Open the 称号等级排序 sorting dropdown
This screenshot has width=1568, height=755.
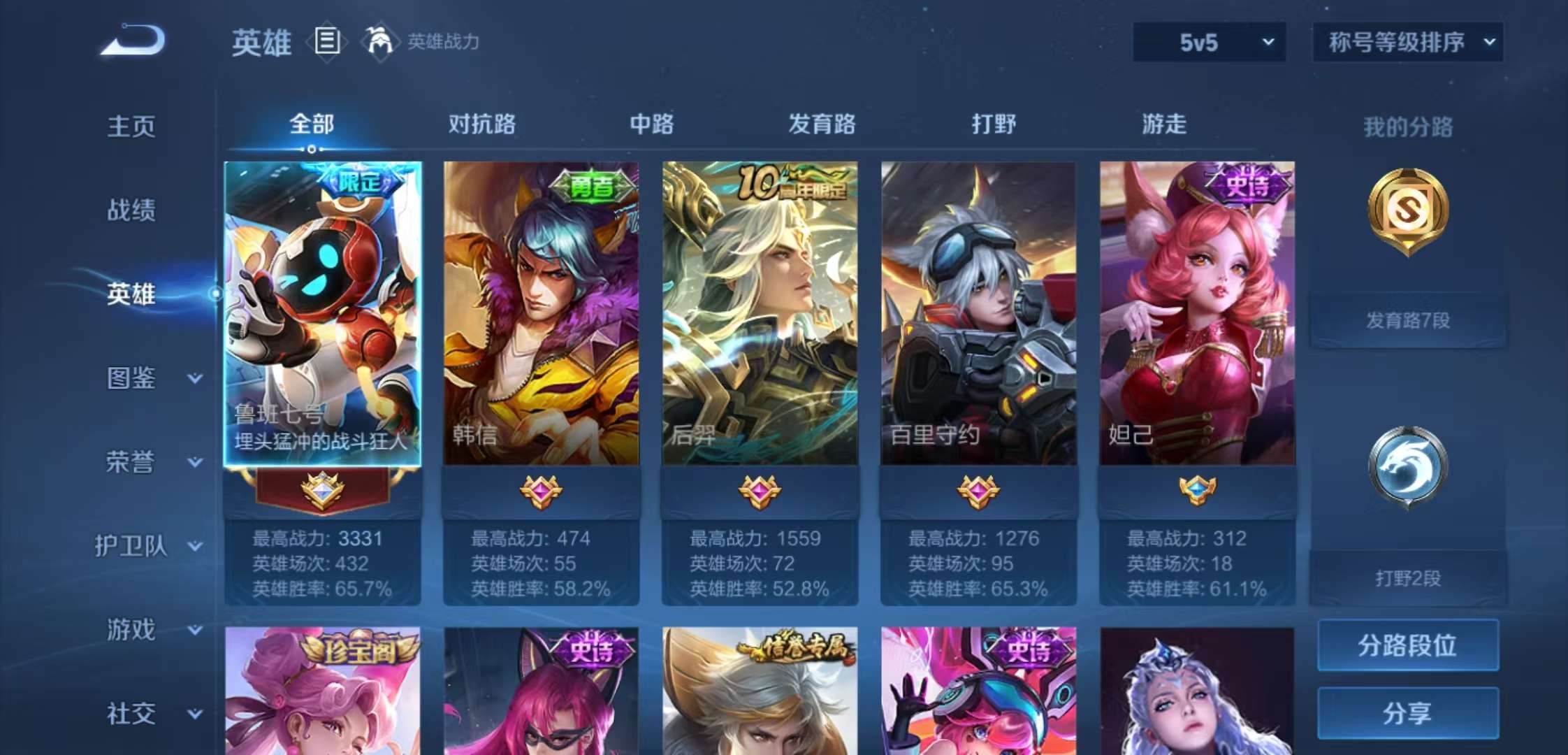click(1407, 41)
